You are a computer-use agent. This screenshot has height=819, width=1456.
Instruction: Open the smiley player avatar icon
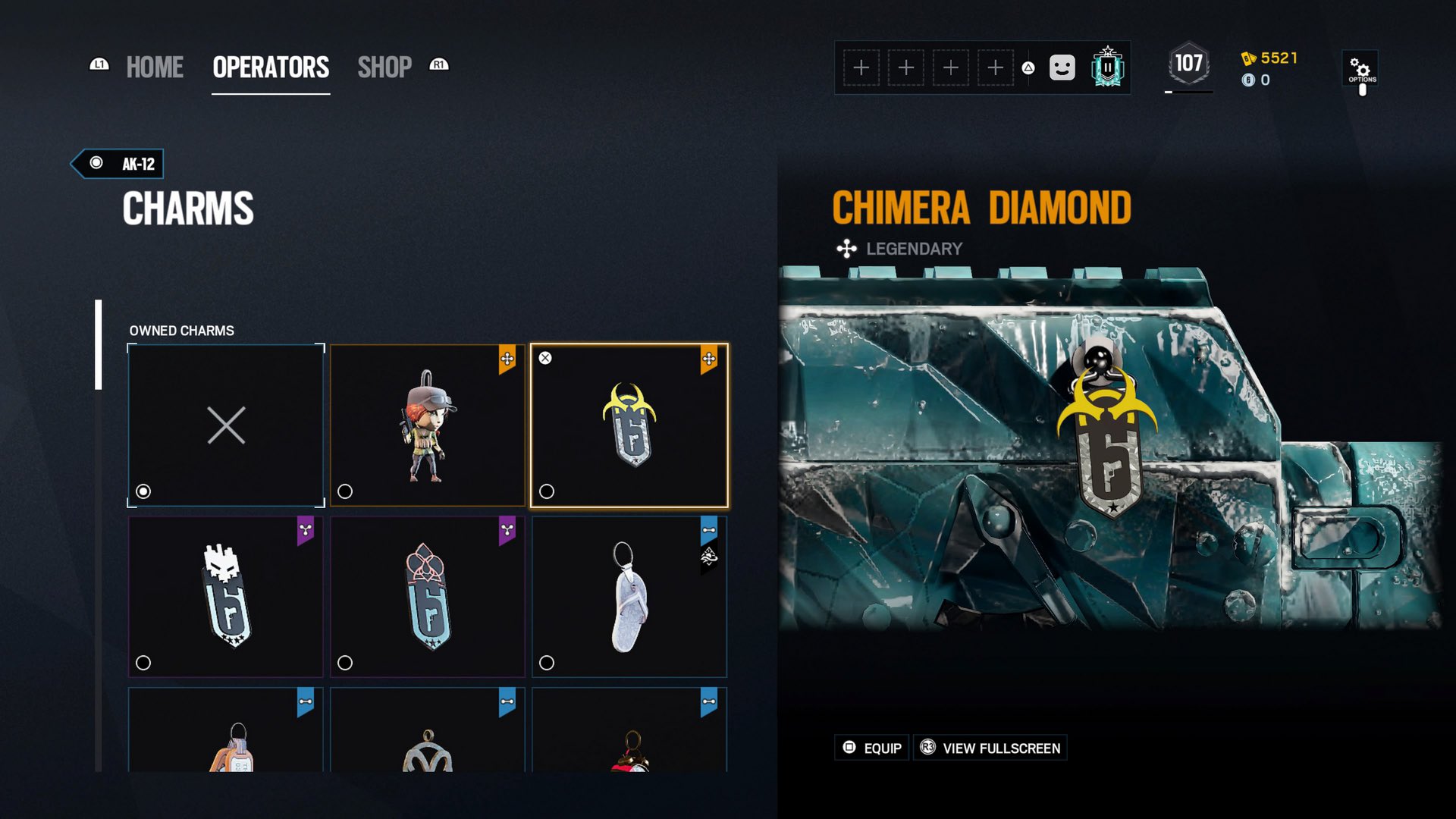click(1062, 67)
